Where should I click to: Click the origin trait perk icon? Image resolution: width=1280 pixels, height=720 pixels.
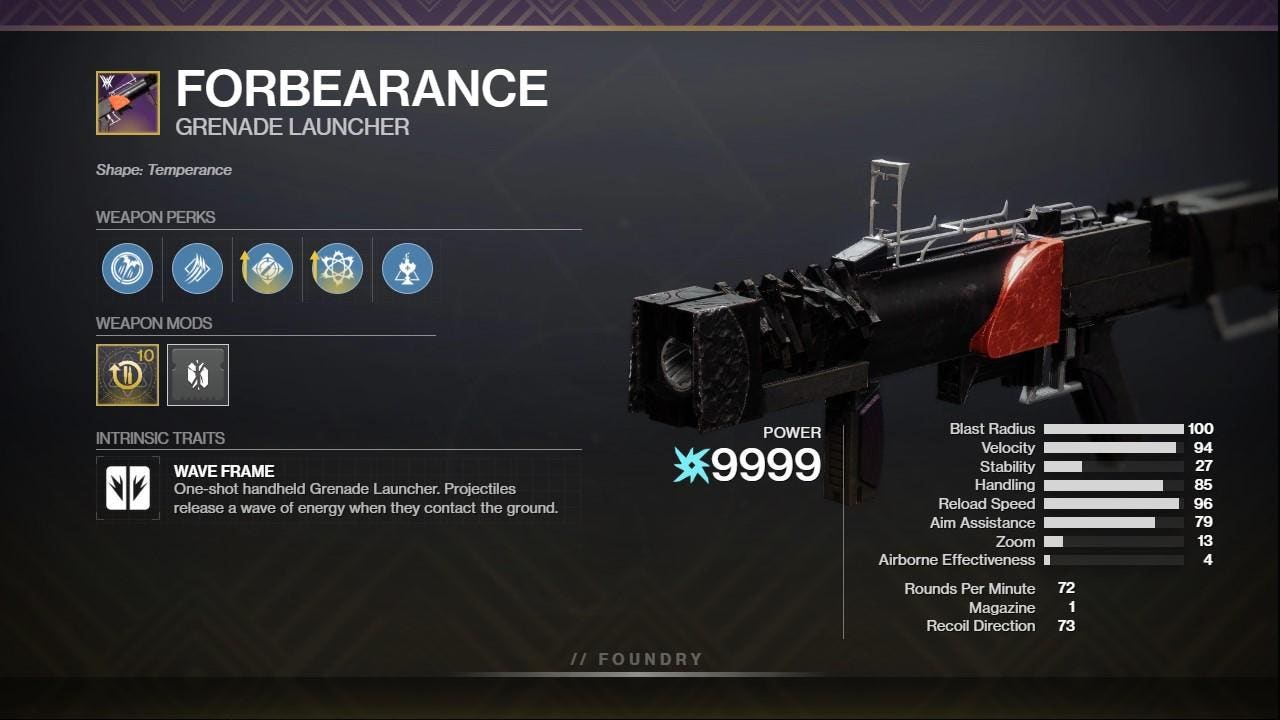point(406,268)
